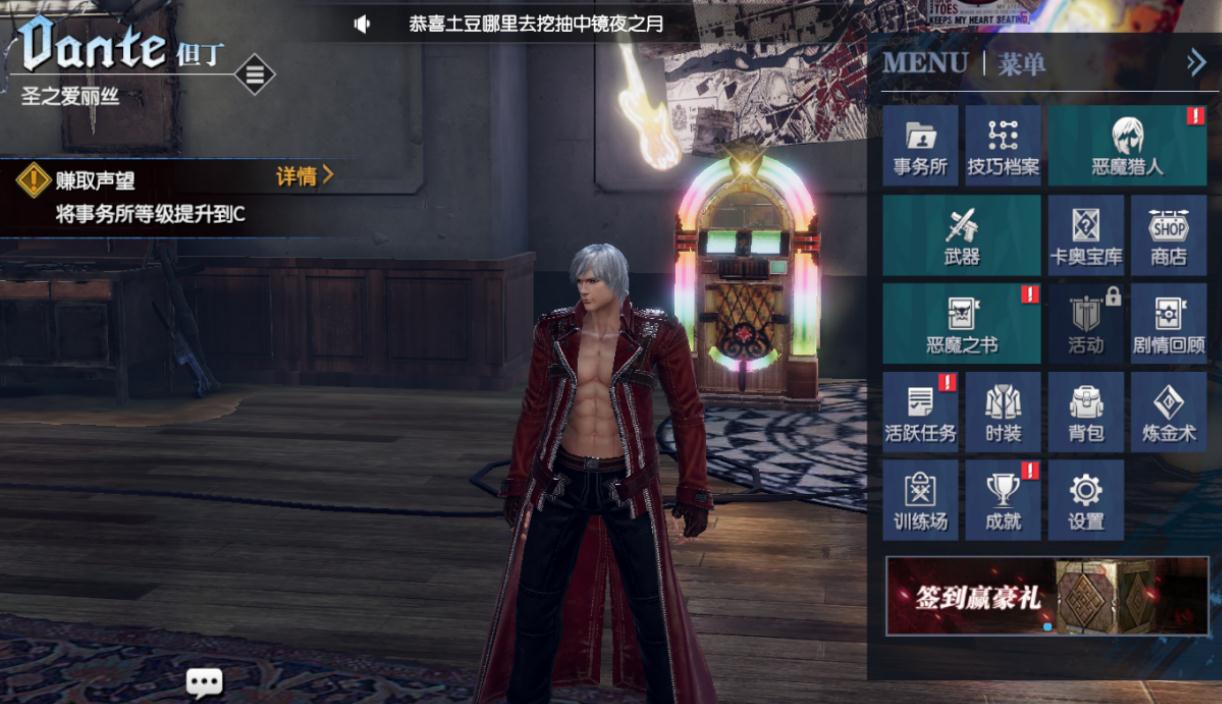Viewport: 1222px width, 704px height.
Task: View the 成就 achievements
Action: pyautogui.click(x=1003, y=500)
